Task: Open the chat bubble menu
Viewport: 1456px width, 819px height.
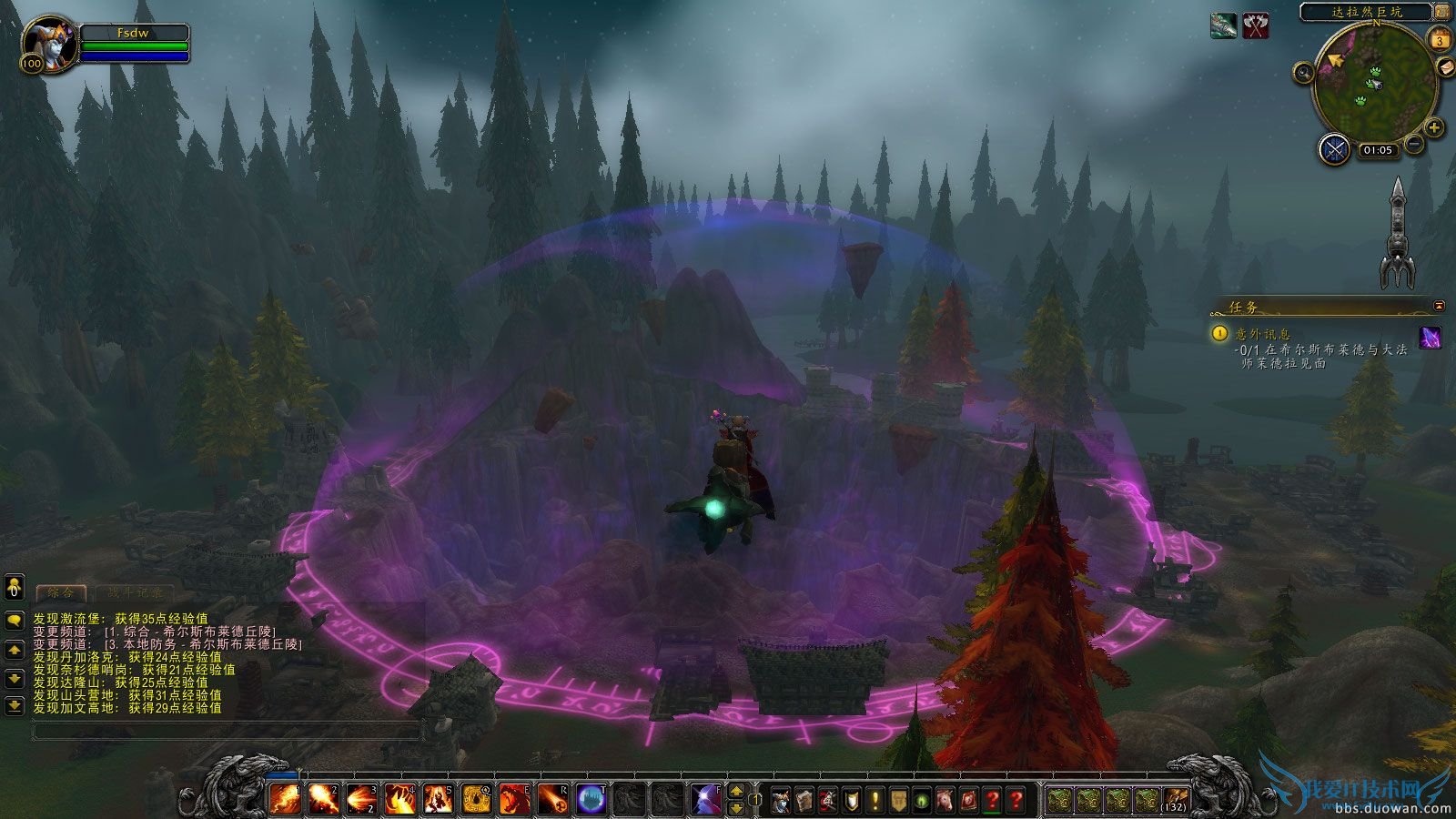Action: click(x=14, y=621)
